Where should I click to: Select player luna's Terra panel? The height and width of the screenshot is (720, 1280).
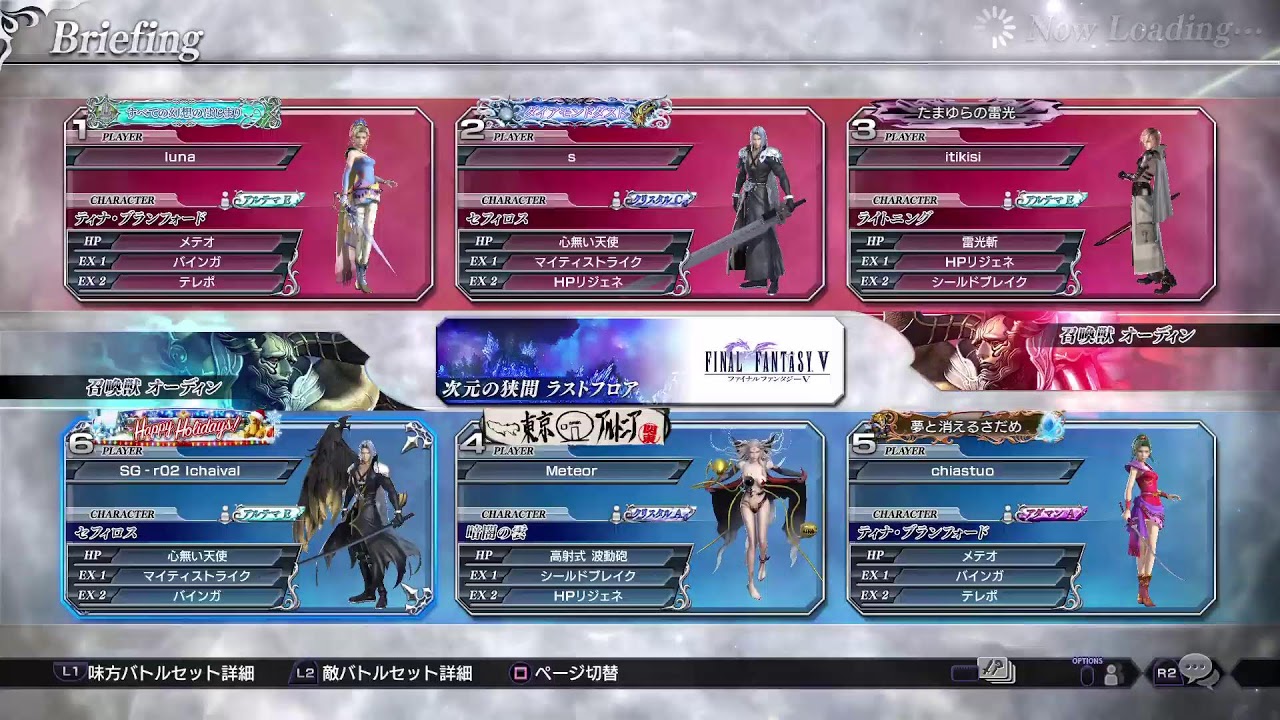pos(249,205)
